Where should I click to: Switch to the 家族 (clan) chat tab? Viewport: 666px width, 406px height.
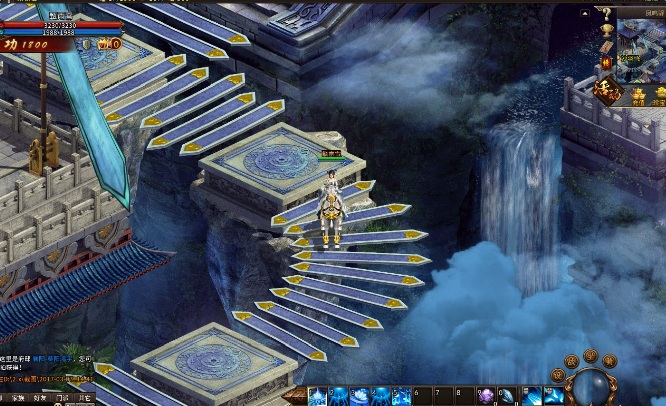pos(17,398)
